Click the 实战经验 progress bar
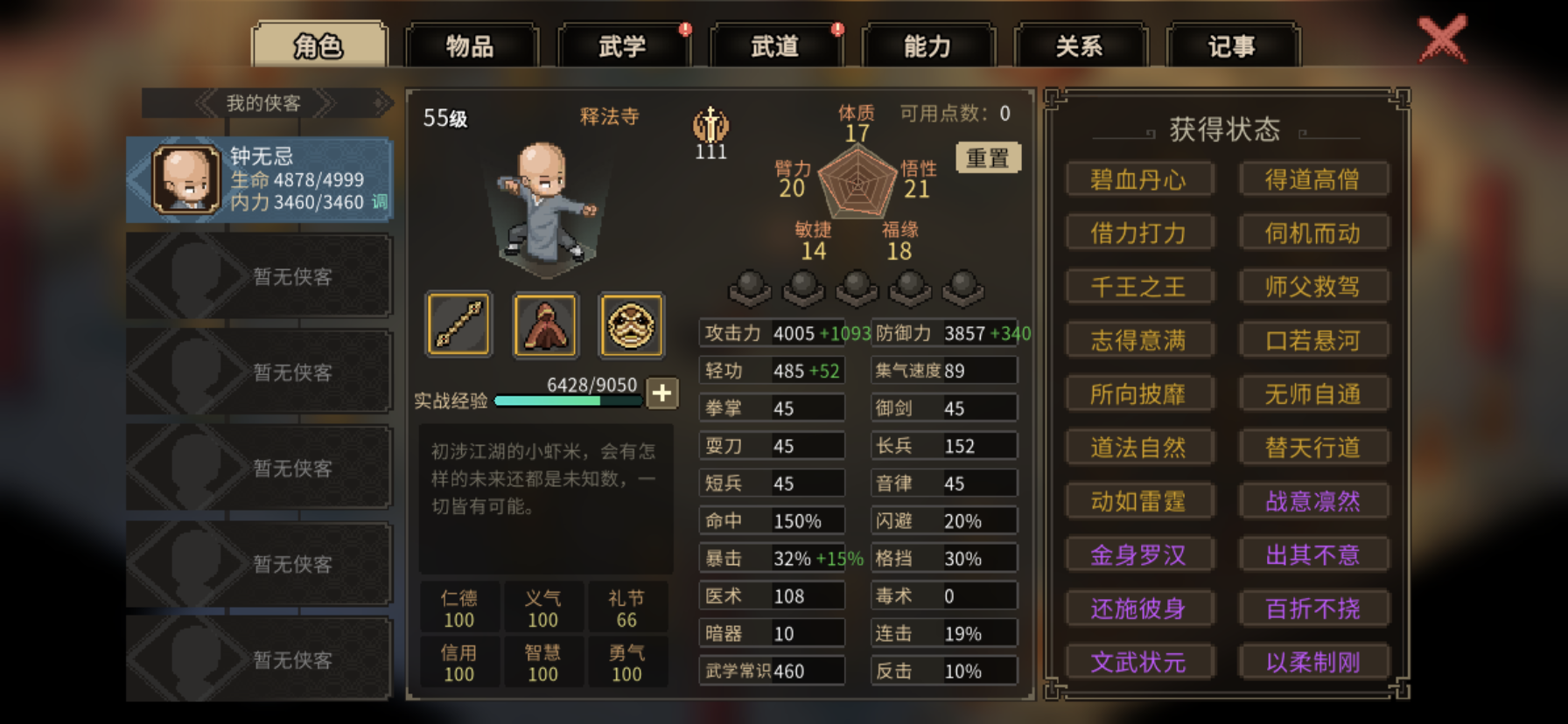The width and height of the screenshot is (1568, 724). click(570, 400)
